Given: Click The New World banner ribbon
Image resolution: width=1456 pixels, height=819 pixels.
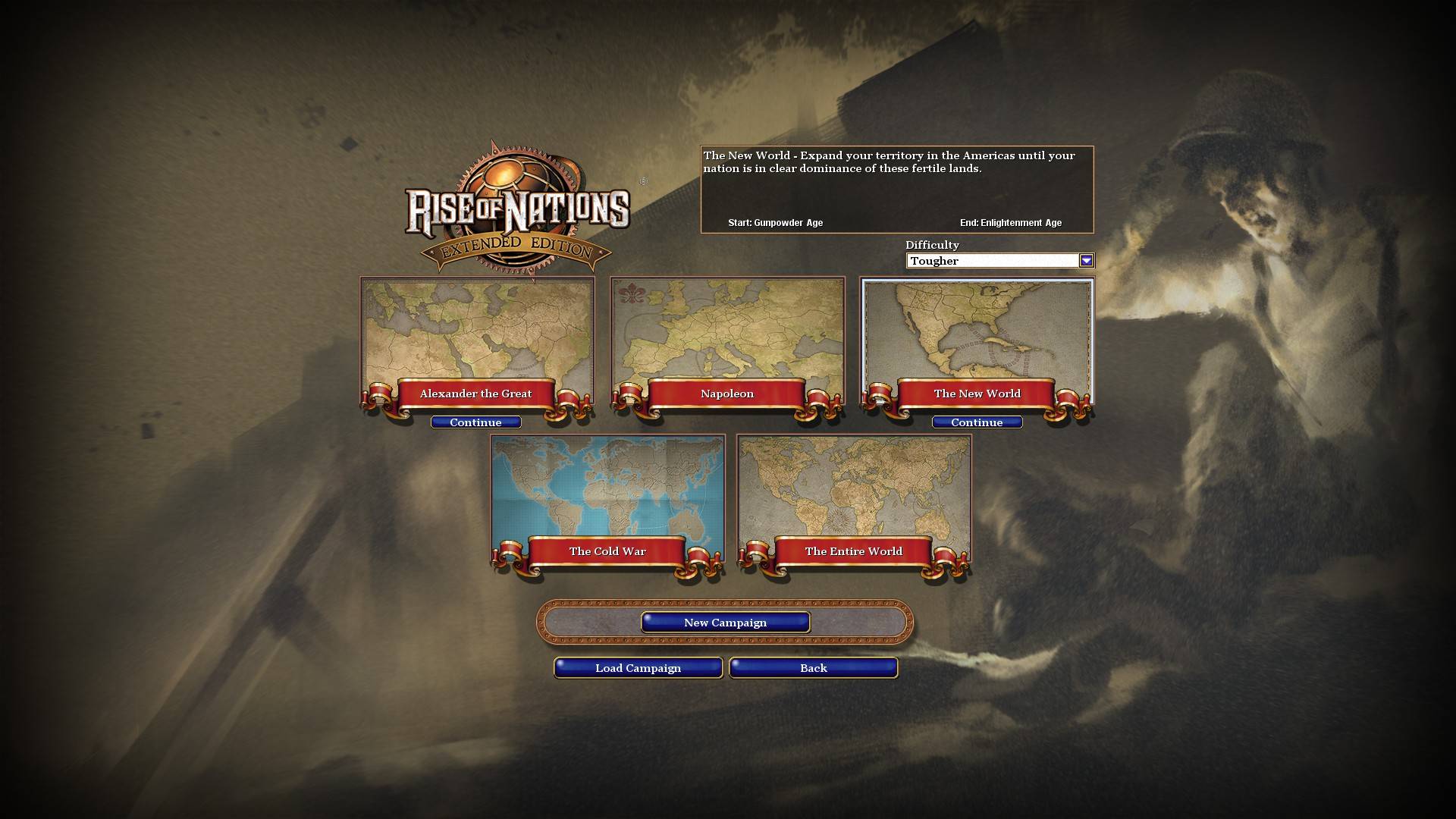Looking at the screenshot, I should [977, 394].
